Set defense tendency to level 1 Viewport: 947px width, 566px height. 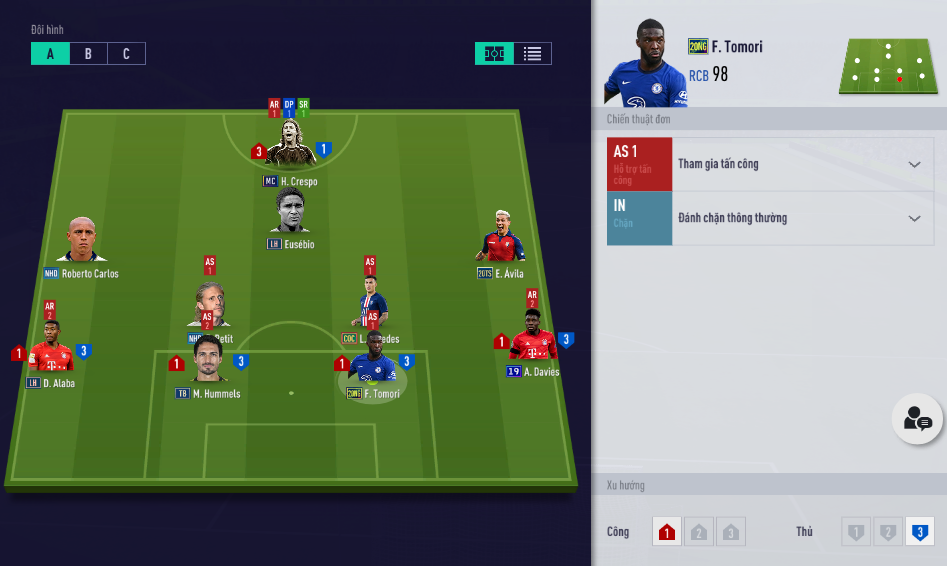(x=856, y=532)
